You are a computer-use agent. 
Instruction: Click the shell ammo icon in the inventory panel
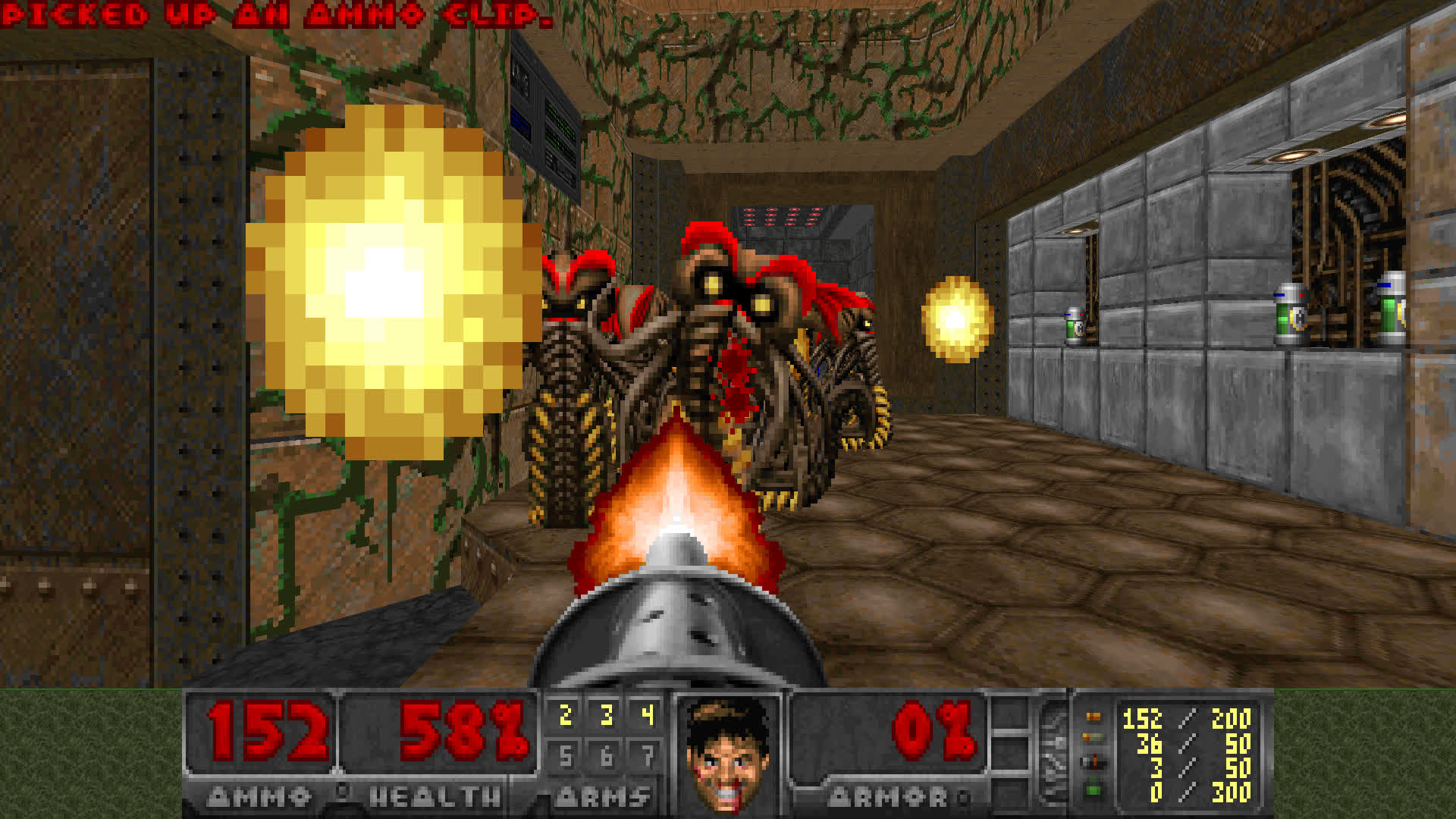coord(1092,737)
